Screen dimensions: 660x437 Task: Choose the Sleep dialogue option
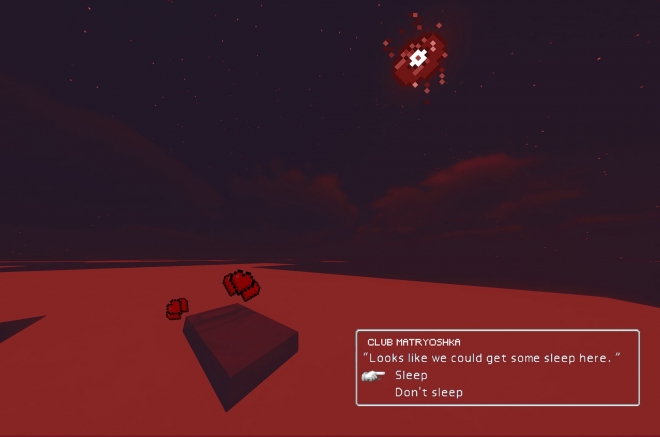tap(411, 375)
